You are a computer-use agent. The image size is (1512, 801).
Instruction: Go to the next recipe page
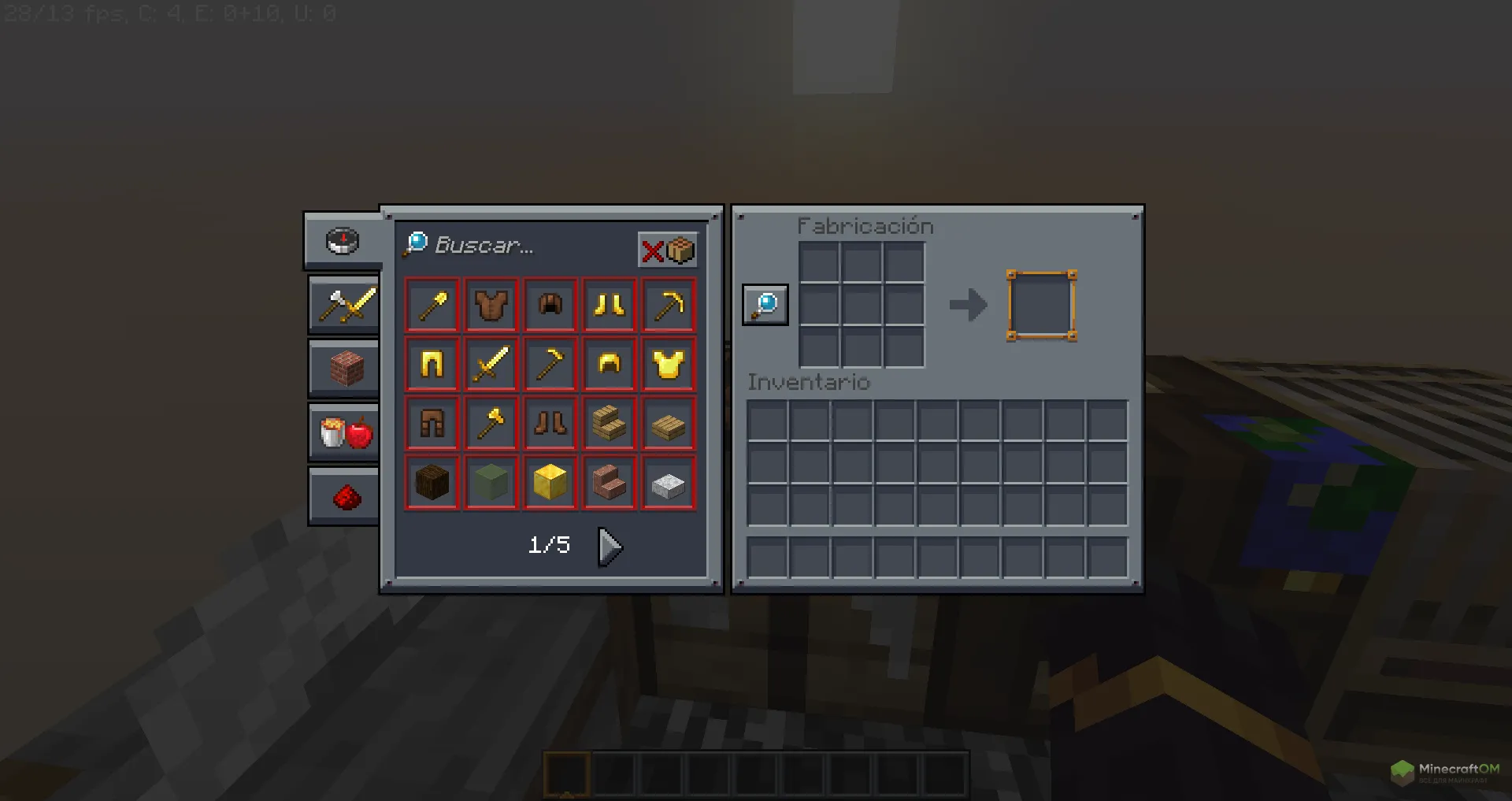click(610, 546)
